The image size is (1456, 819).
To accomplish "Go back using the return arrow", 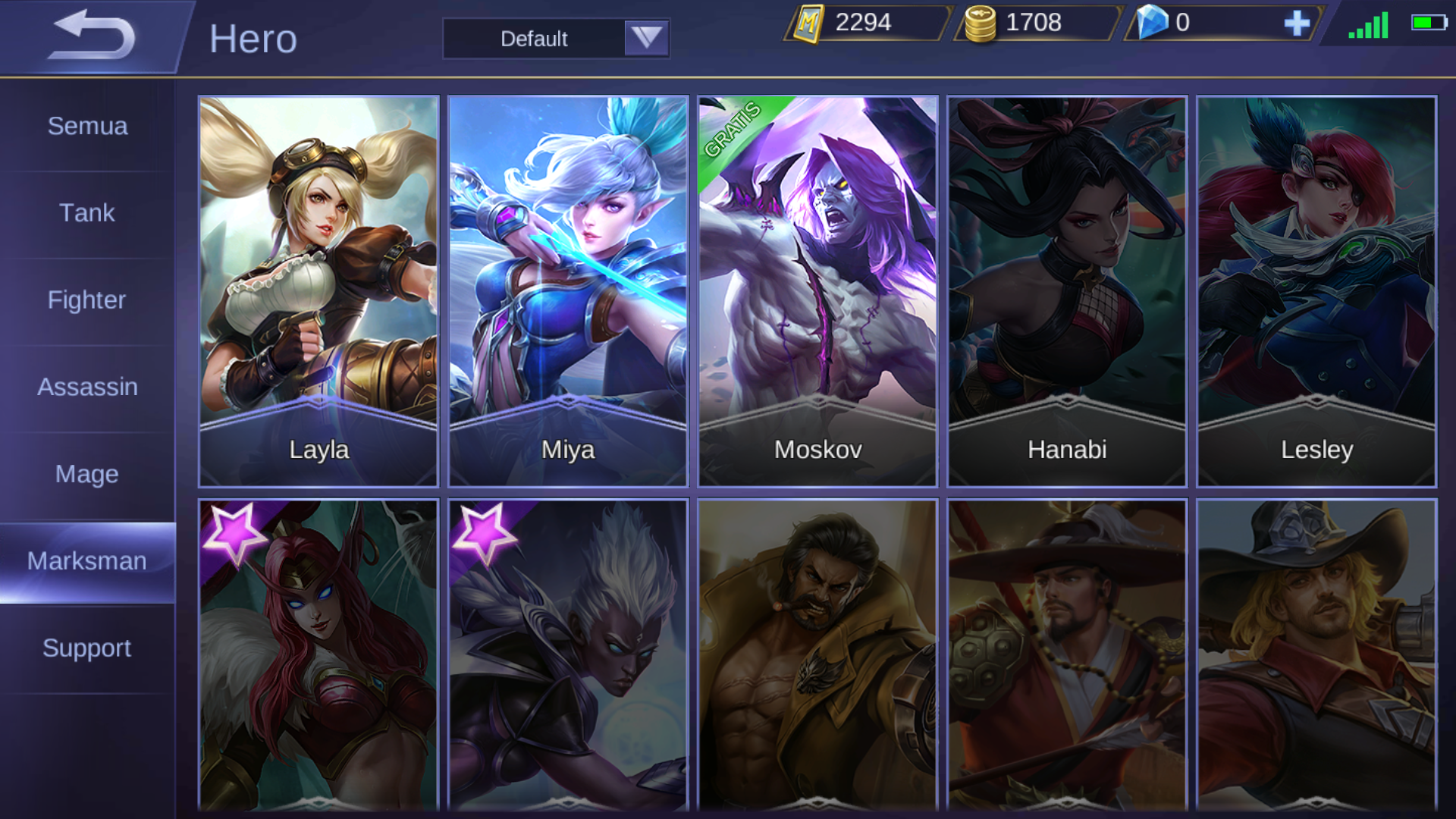I will [x=91, y=36].
